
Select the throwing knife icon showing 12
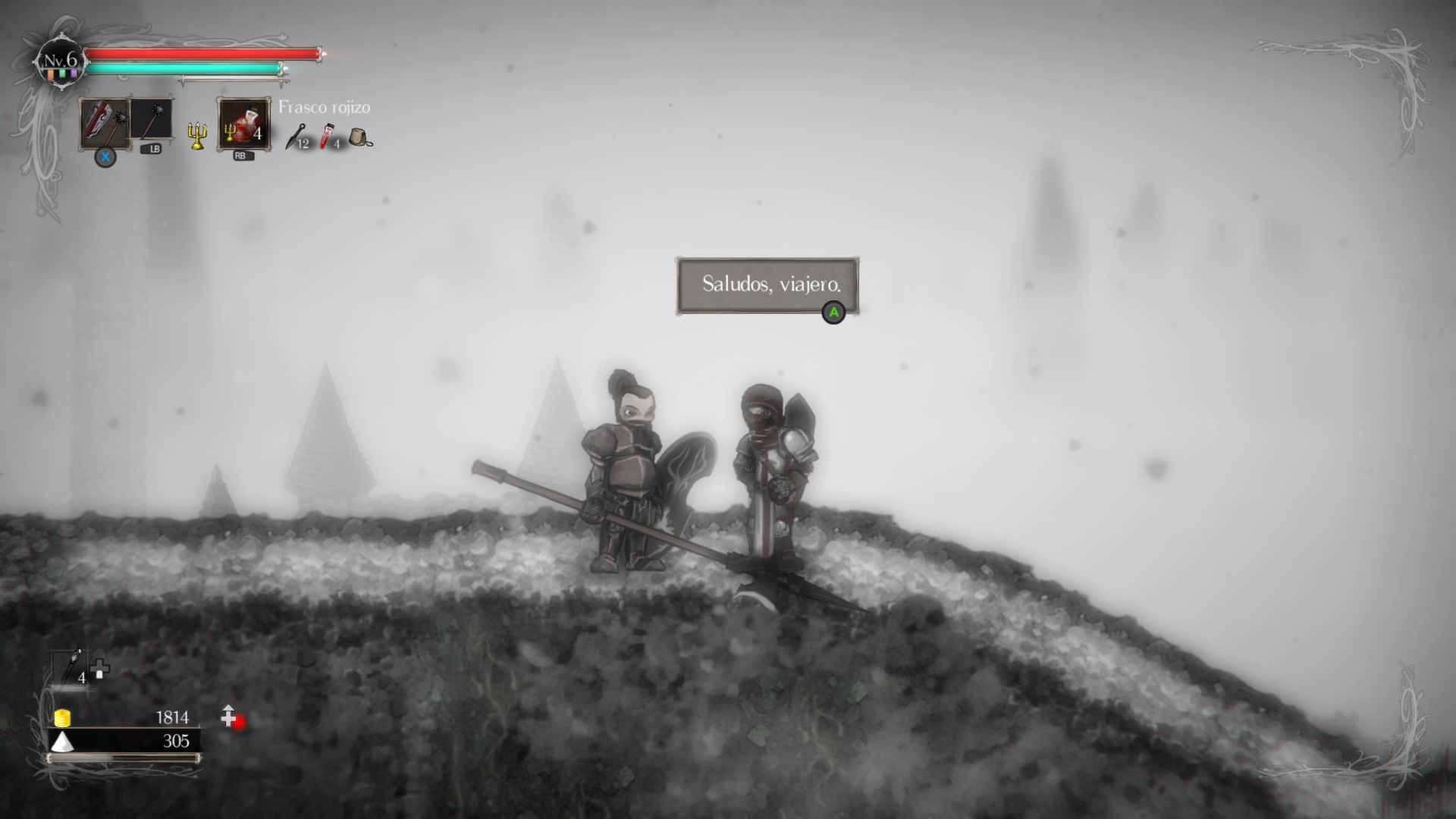[x=296, y=139]
